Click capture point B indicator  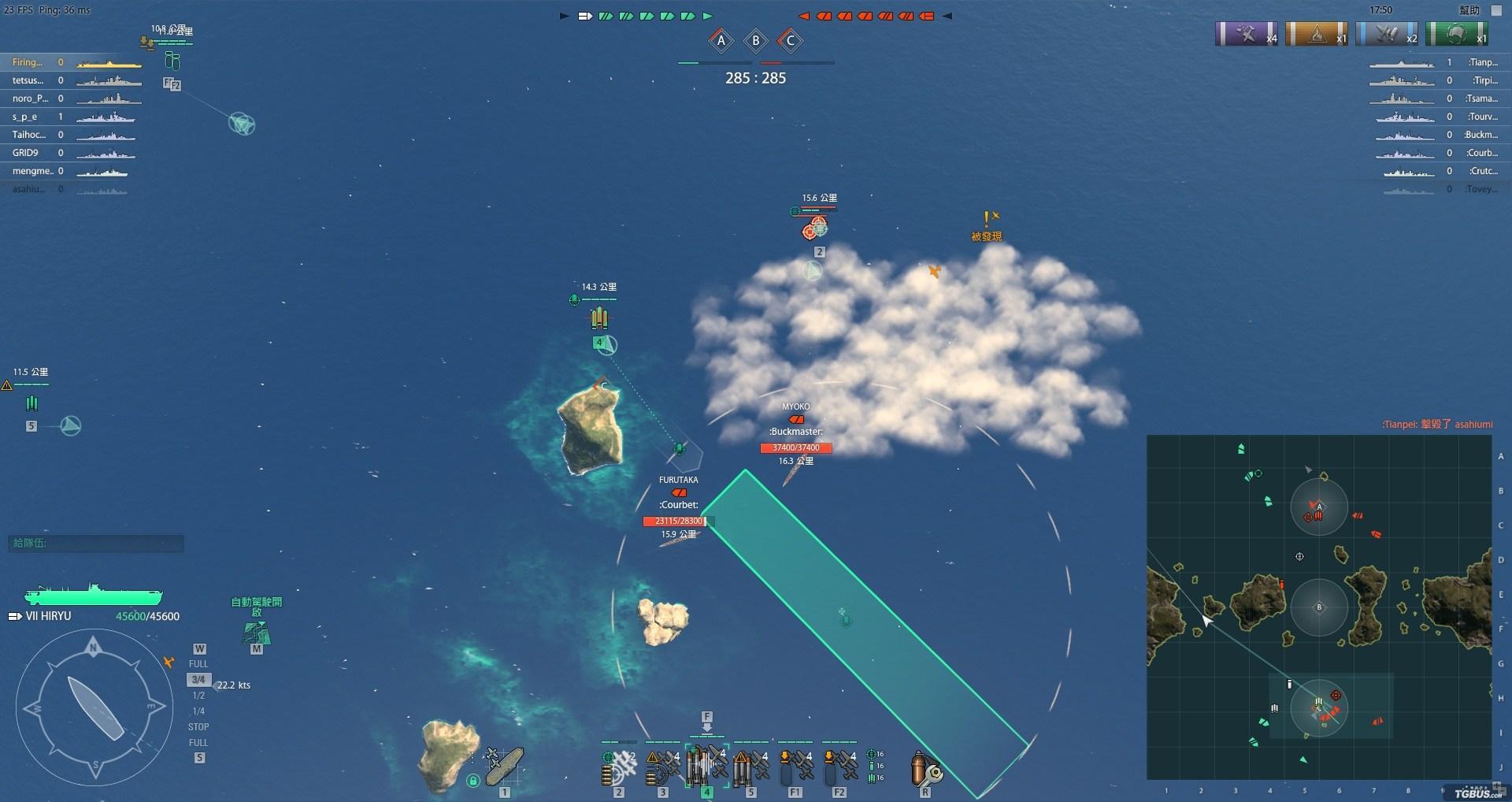point(756,40)
